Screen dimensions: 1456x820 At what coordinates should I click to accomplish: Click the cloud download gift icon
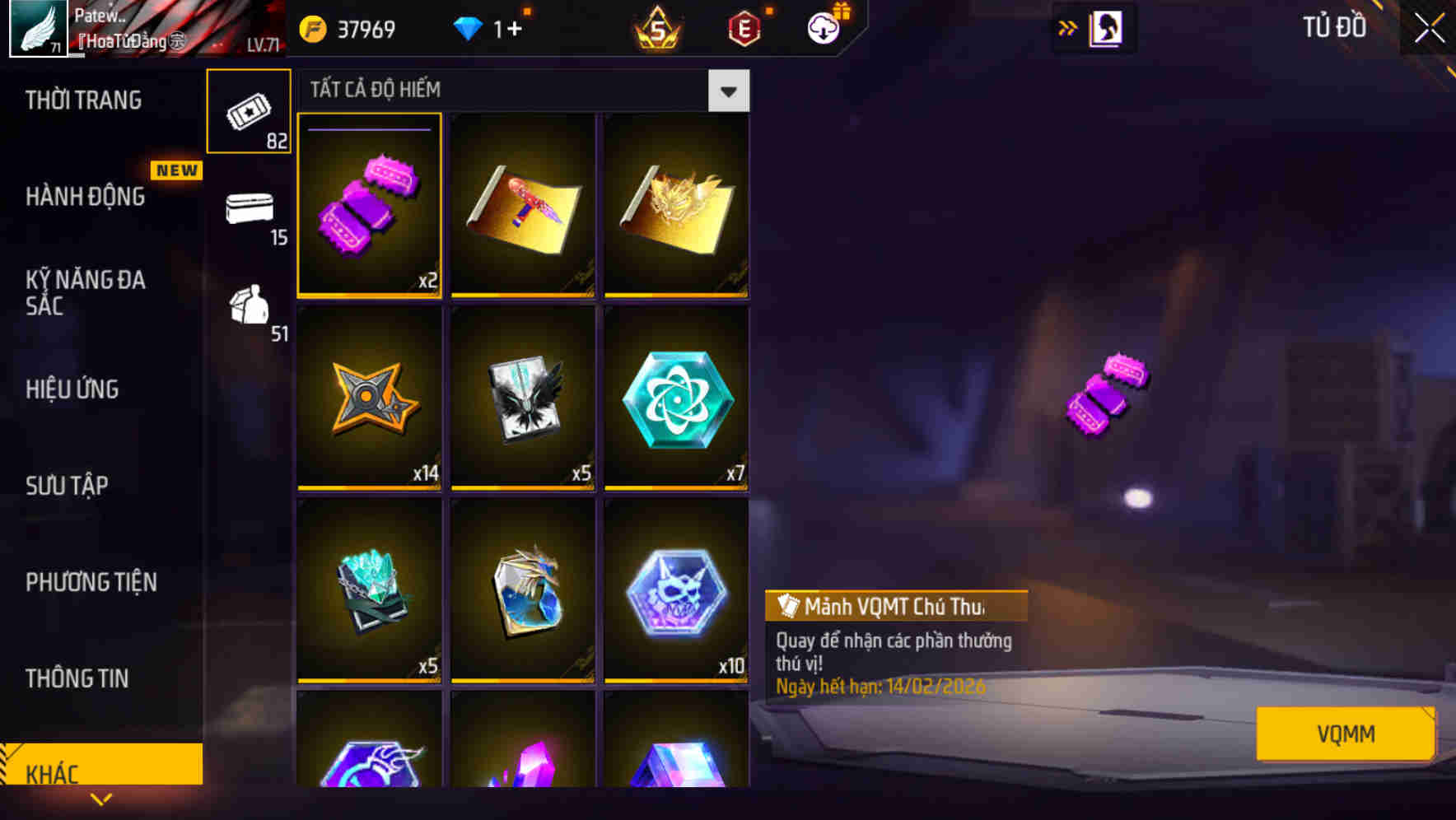[822, 27]
